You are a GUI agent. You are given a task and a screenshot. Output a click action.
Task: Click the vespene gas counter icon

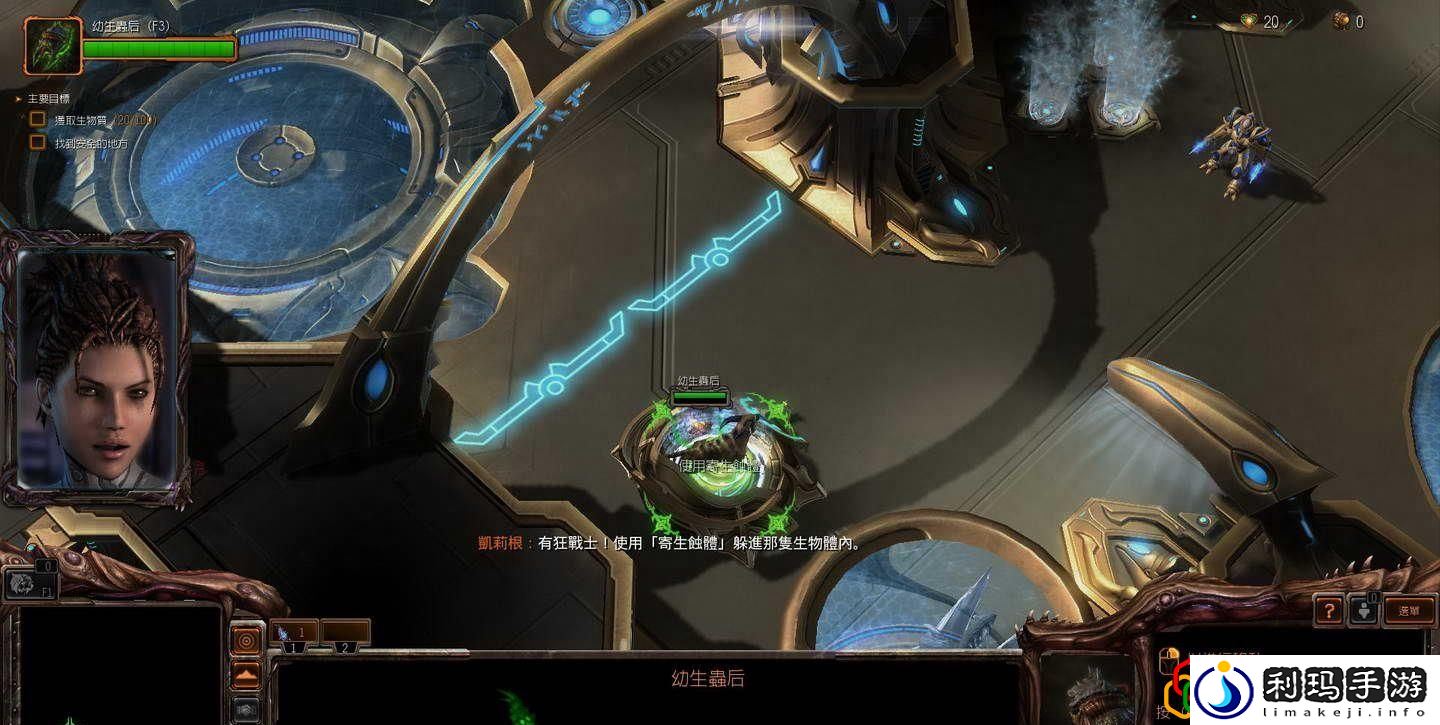(1342, 20)
